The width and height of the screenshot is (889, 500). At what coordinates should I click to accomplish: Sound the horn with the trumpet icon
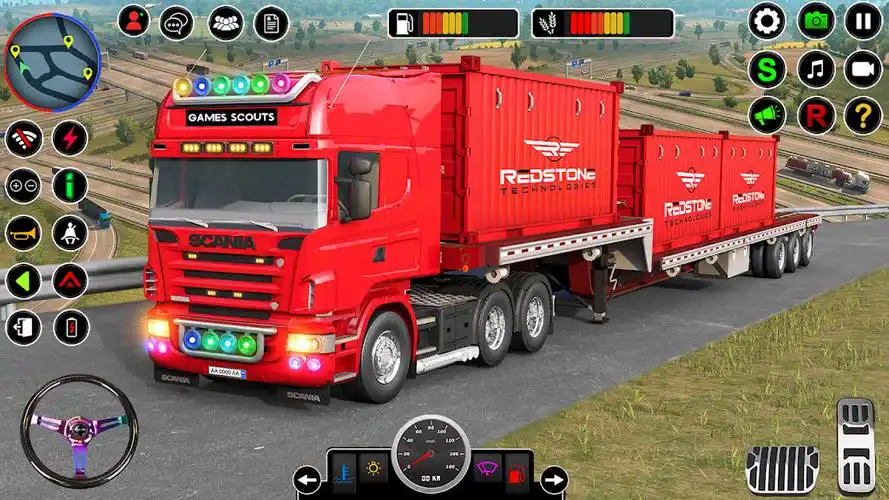point(23,233)
